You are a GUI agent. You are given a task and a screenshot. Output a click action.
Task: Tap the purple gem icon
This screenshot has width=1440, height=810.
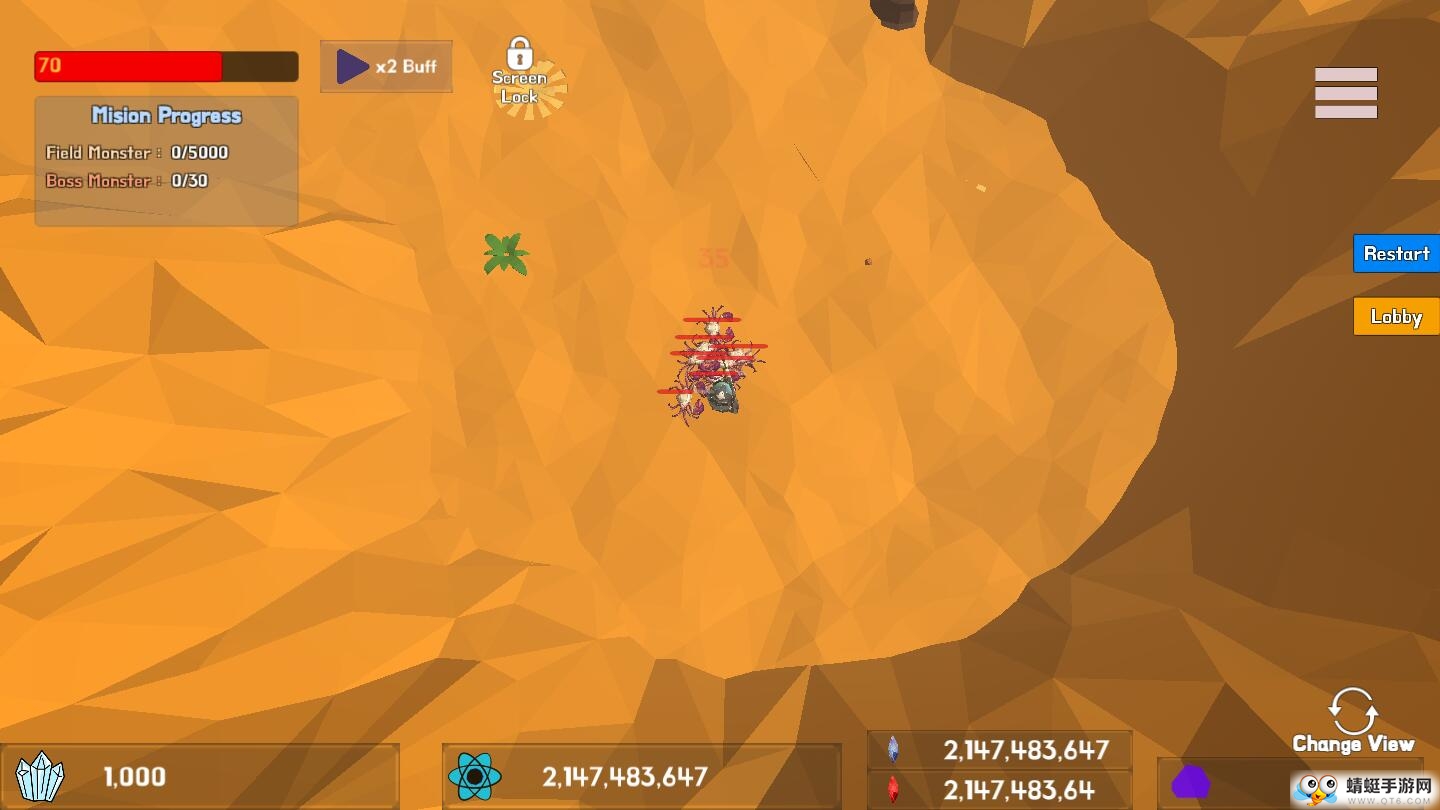click(1191, 782)
